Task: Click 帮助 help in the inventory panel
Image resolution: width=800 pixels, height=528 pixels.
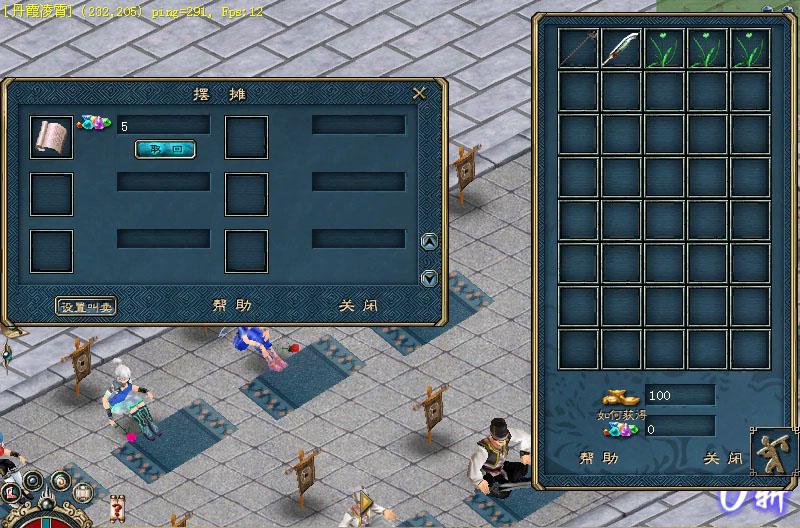Action: pos(598,458)
